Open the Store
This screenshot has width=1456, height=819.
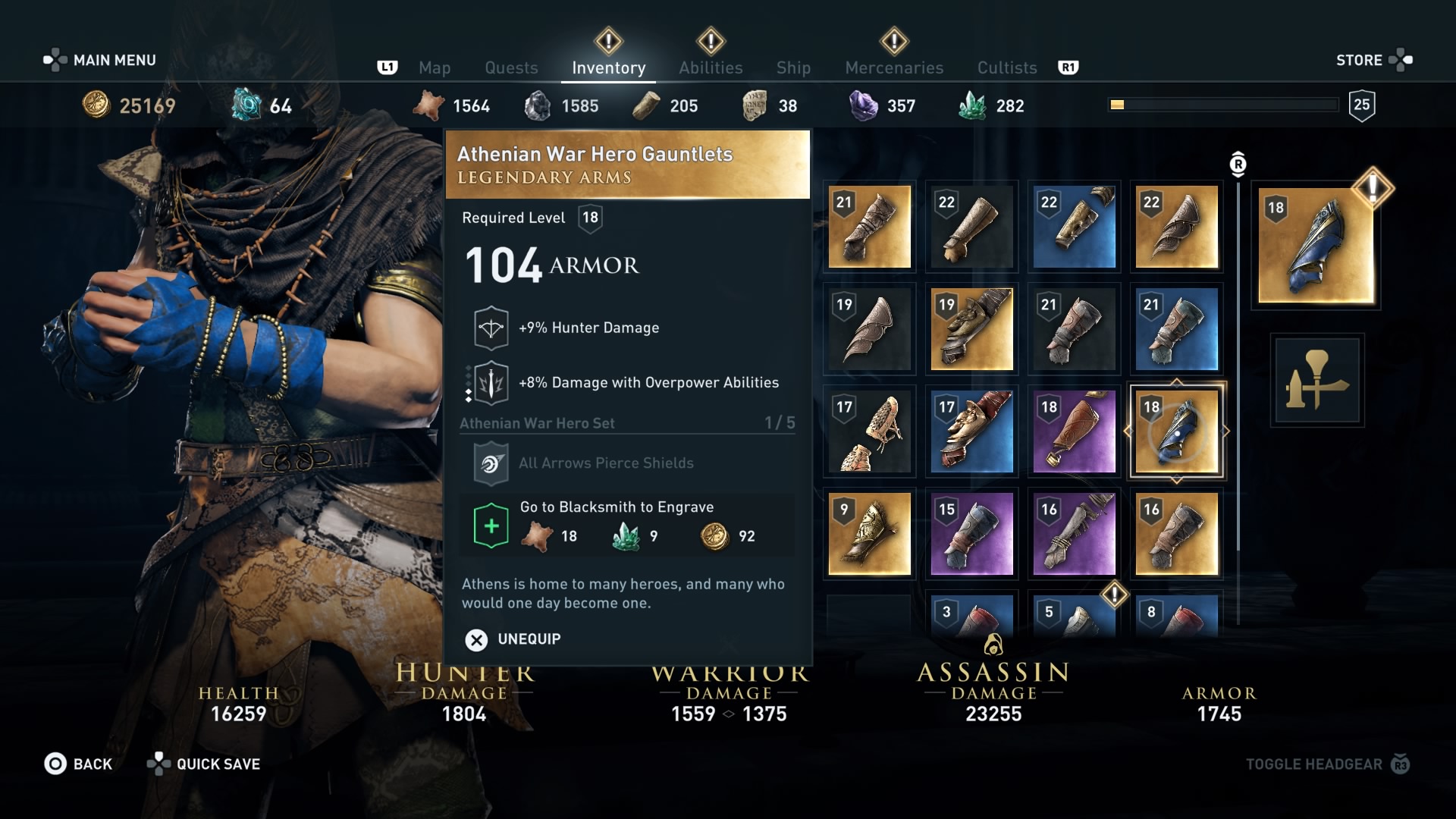pos(1360,60)
